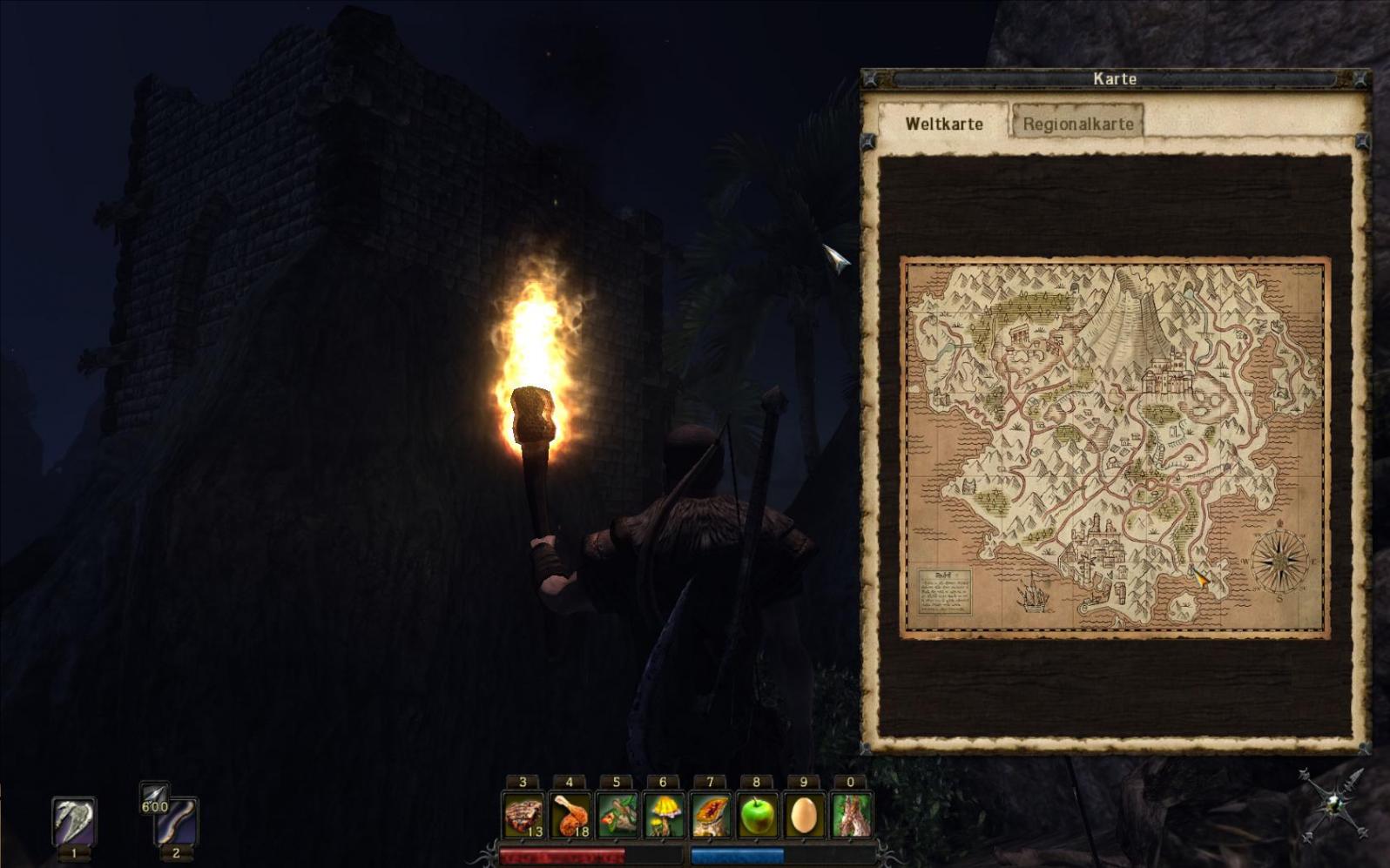This screenshot has width=1390, height=868.
Task: Eat the green apple in slot 8
Action: [757, 816]
